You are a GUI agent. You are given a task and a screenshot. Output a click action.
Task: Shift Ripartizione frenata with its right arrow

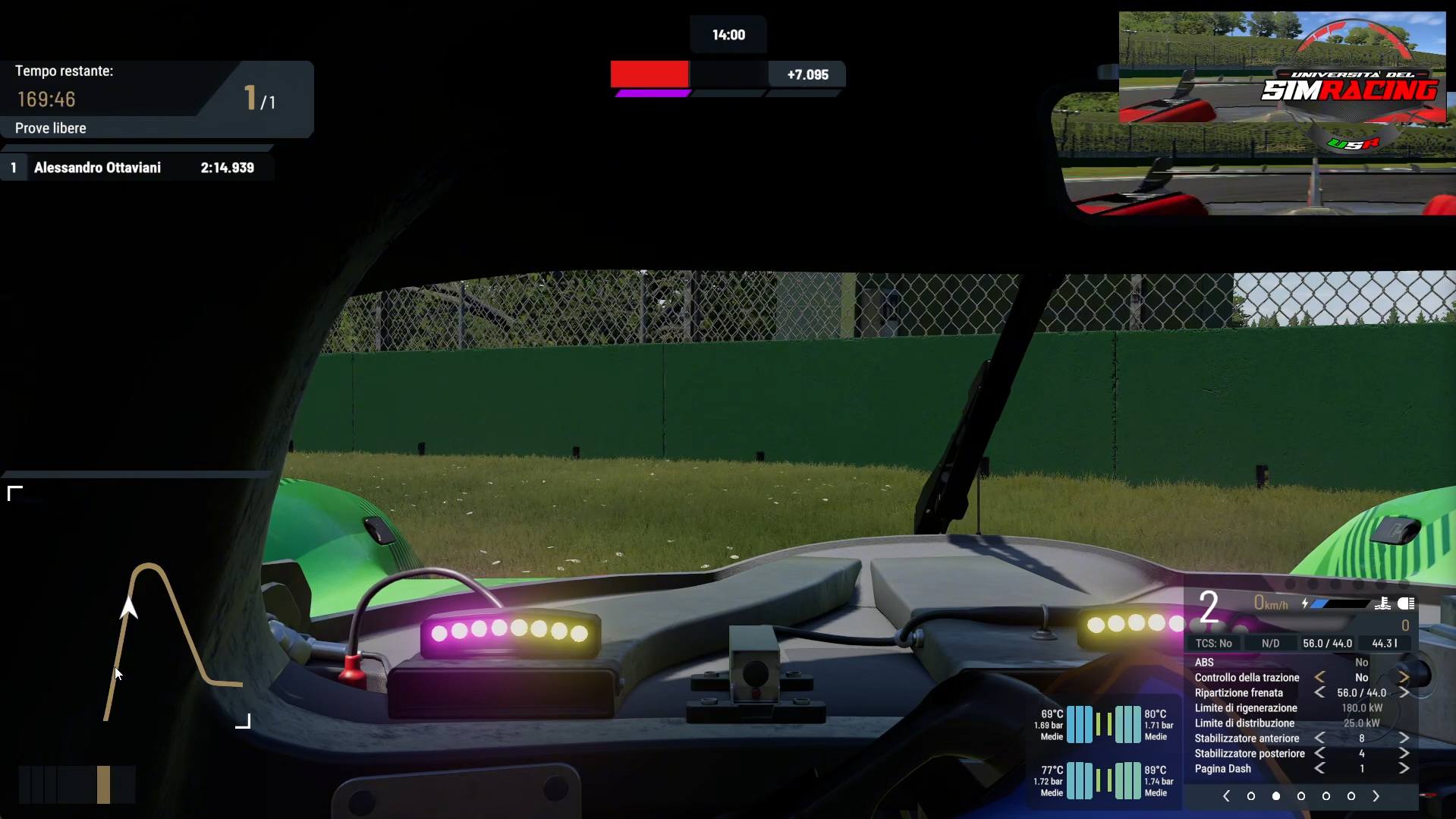coord(1404,692)
